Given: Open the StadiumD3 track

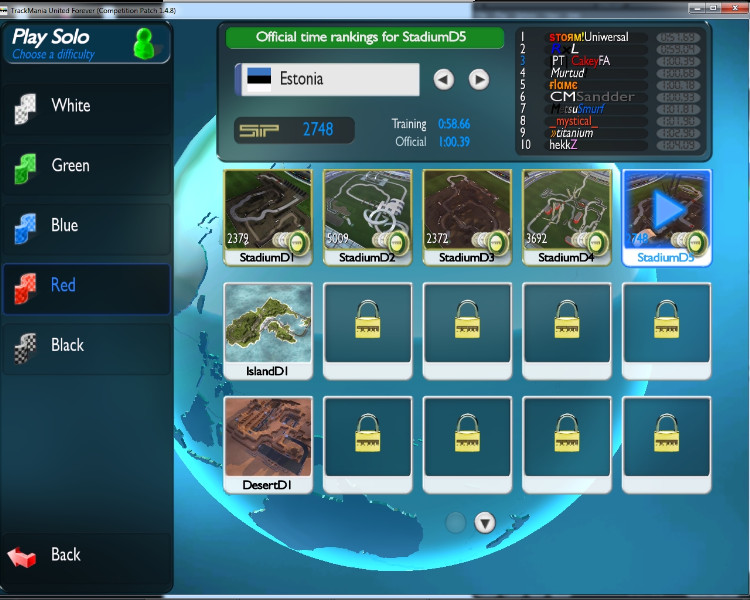Looking at the screenshot, I should point(467,213).
